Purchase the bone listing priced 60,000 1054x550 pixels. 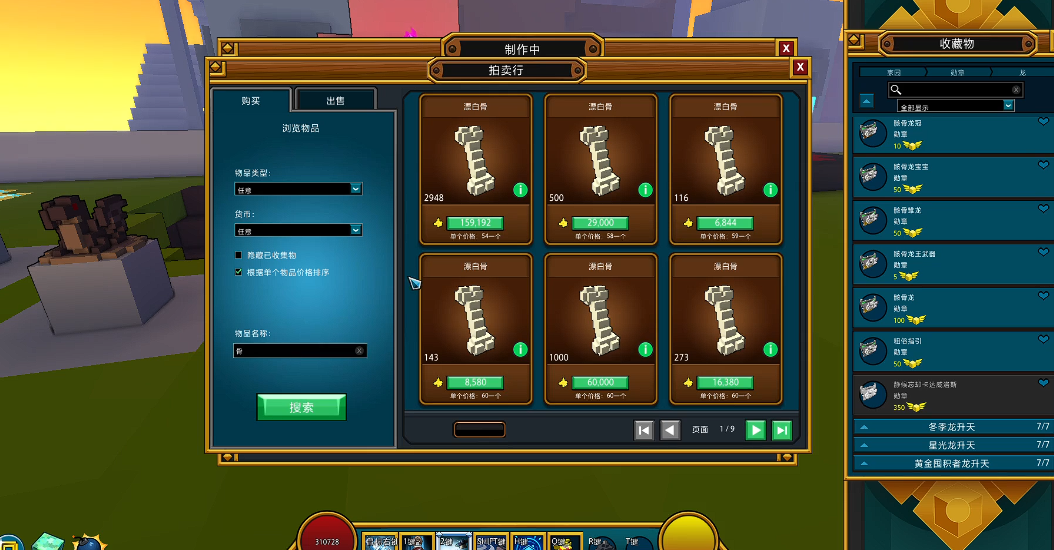tap(599, 382)
